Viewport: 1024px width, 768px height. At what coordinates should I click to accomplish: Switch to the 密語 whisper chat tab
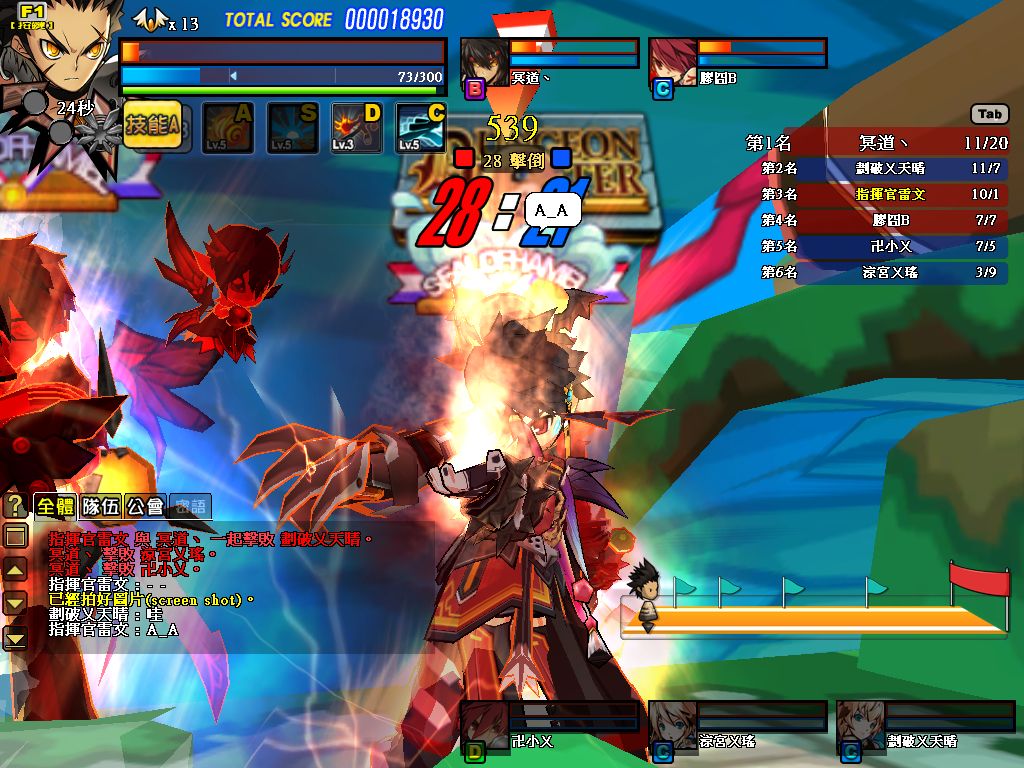point(190,507)
